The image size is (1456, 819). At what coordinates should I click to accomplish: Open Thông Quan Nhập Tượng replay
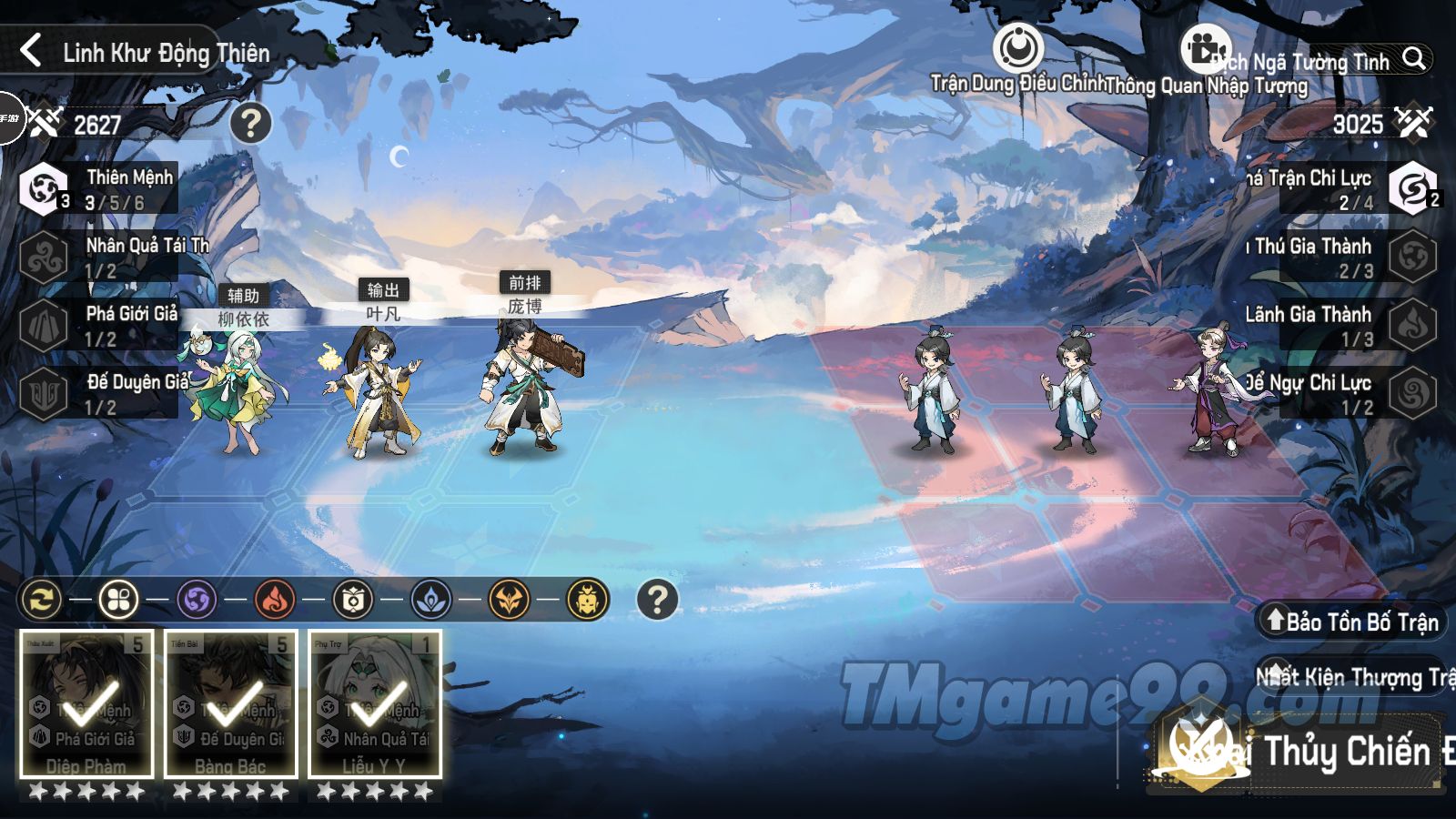pos(1205,49)
